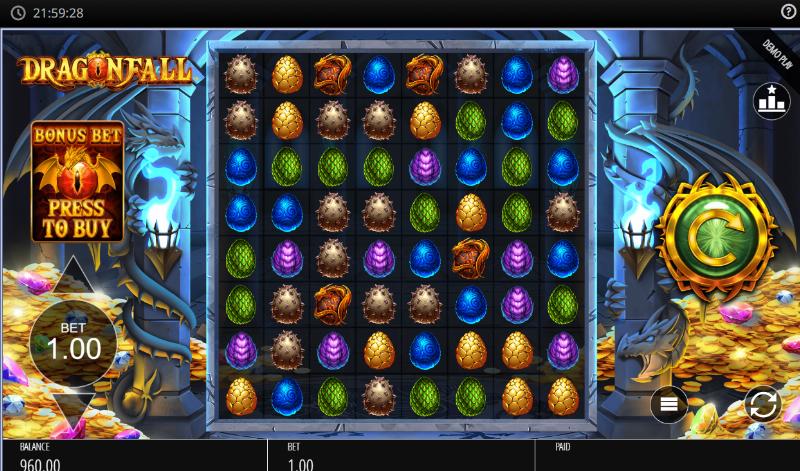Open the hamburger menu
Viewport: 800px width, 471px height.
coord(669,404)
